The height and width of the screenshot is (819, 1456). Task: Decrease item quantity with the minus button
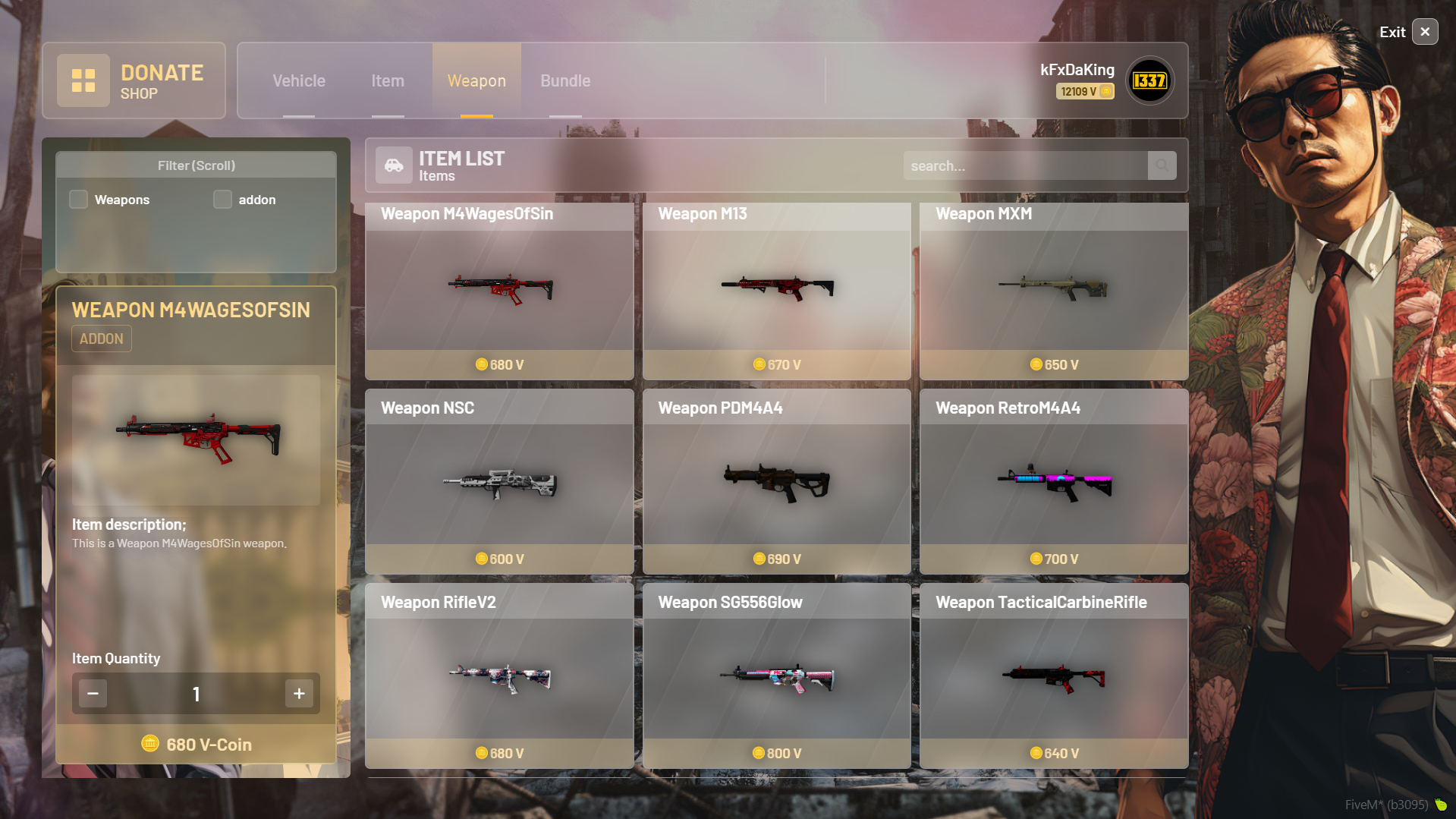pos(93,693)
